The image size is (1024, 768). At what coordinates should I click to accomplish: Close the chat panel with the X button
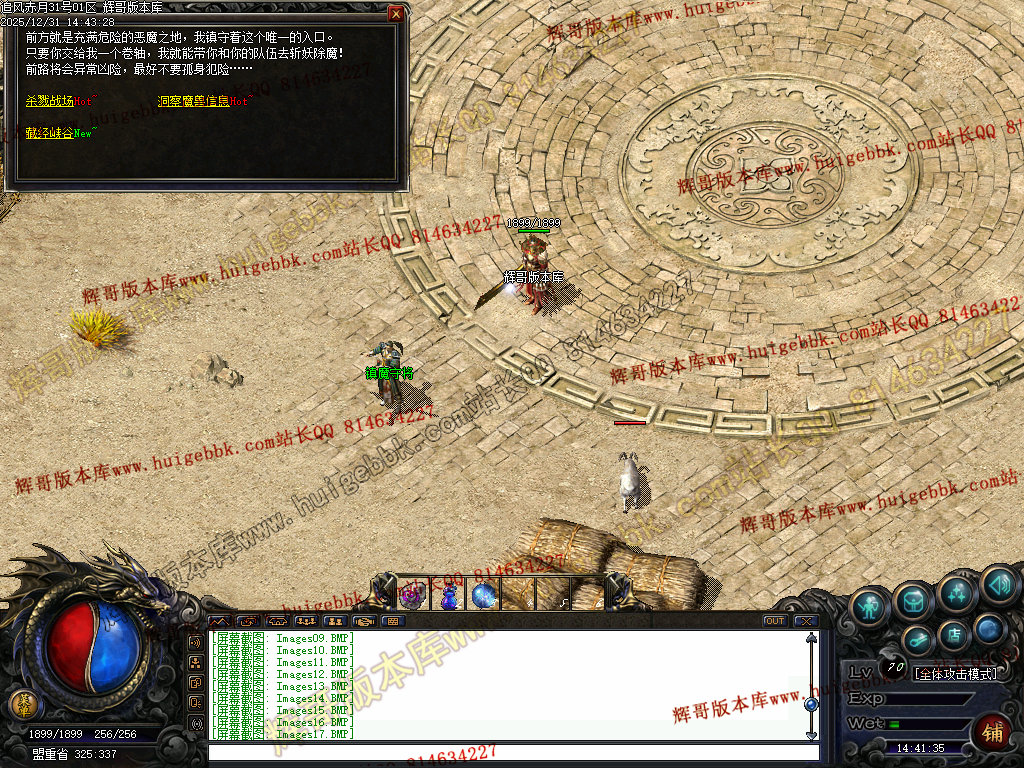806,621
